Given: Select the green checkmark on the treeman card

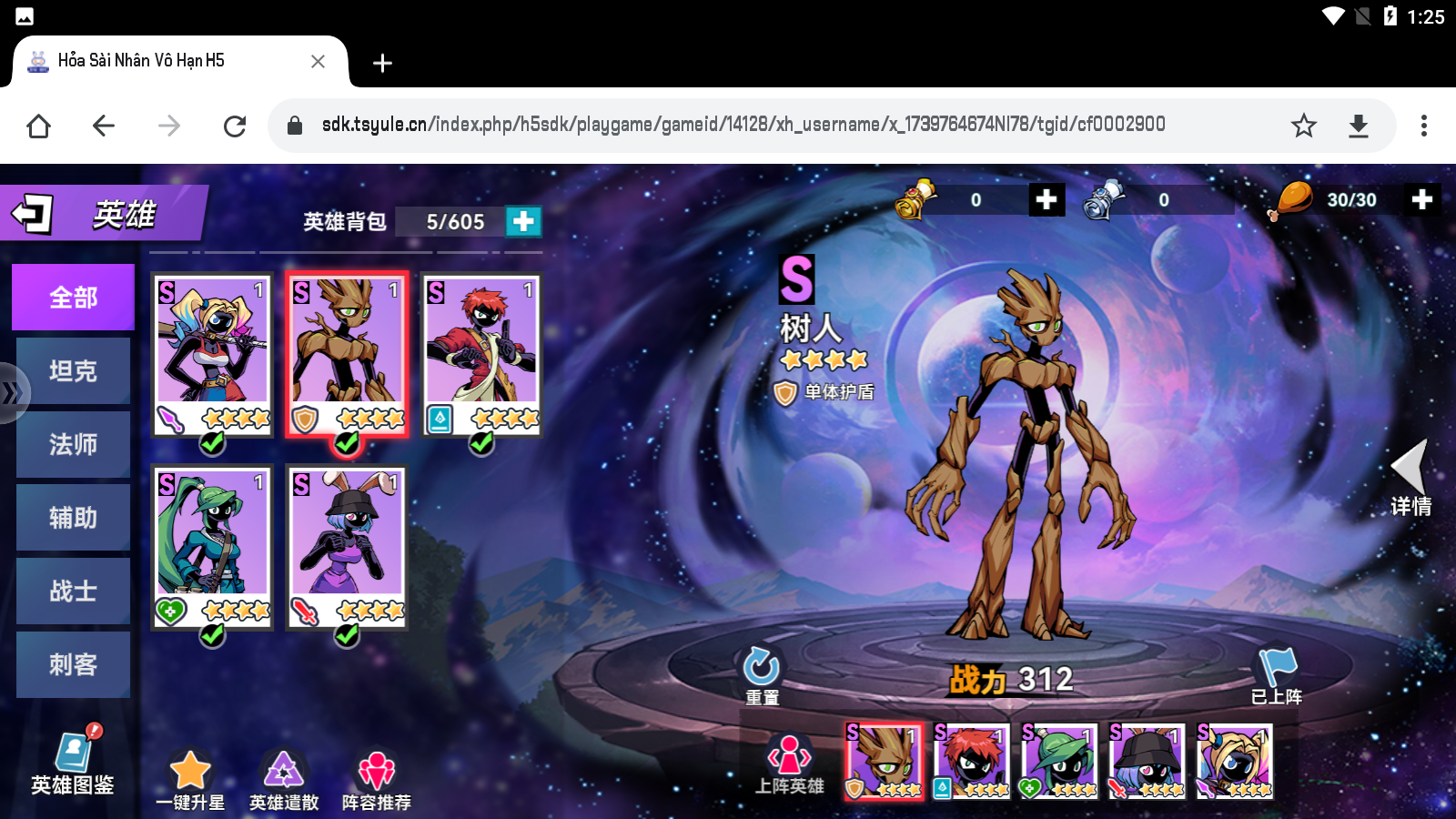Looking at the screenshot, I should click(347, 443).
